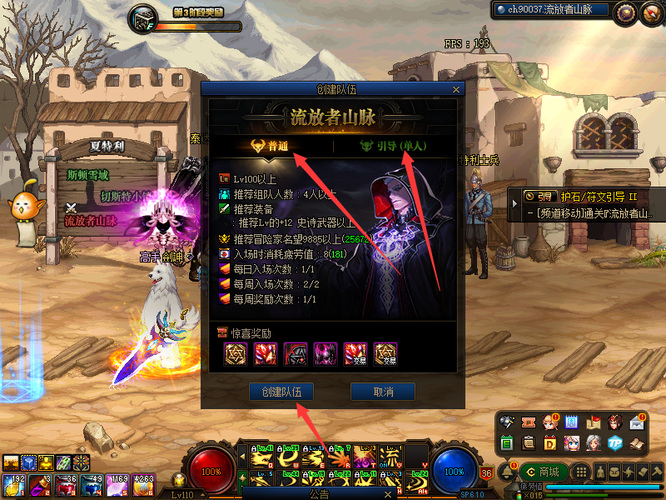Switch to the 普通 normal difficulty tab
The image size is (666, 500).
coord(270,145)
